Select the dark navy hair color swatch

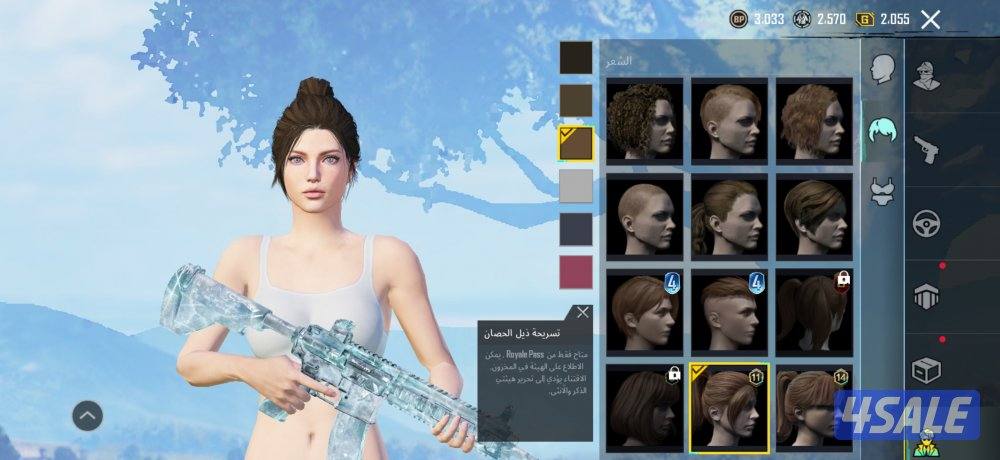pyautogui.click(x=575, y=229)
